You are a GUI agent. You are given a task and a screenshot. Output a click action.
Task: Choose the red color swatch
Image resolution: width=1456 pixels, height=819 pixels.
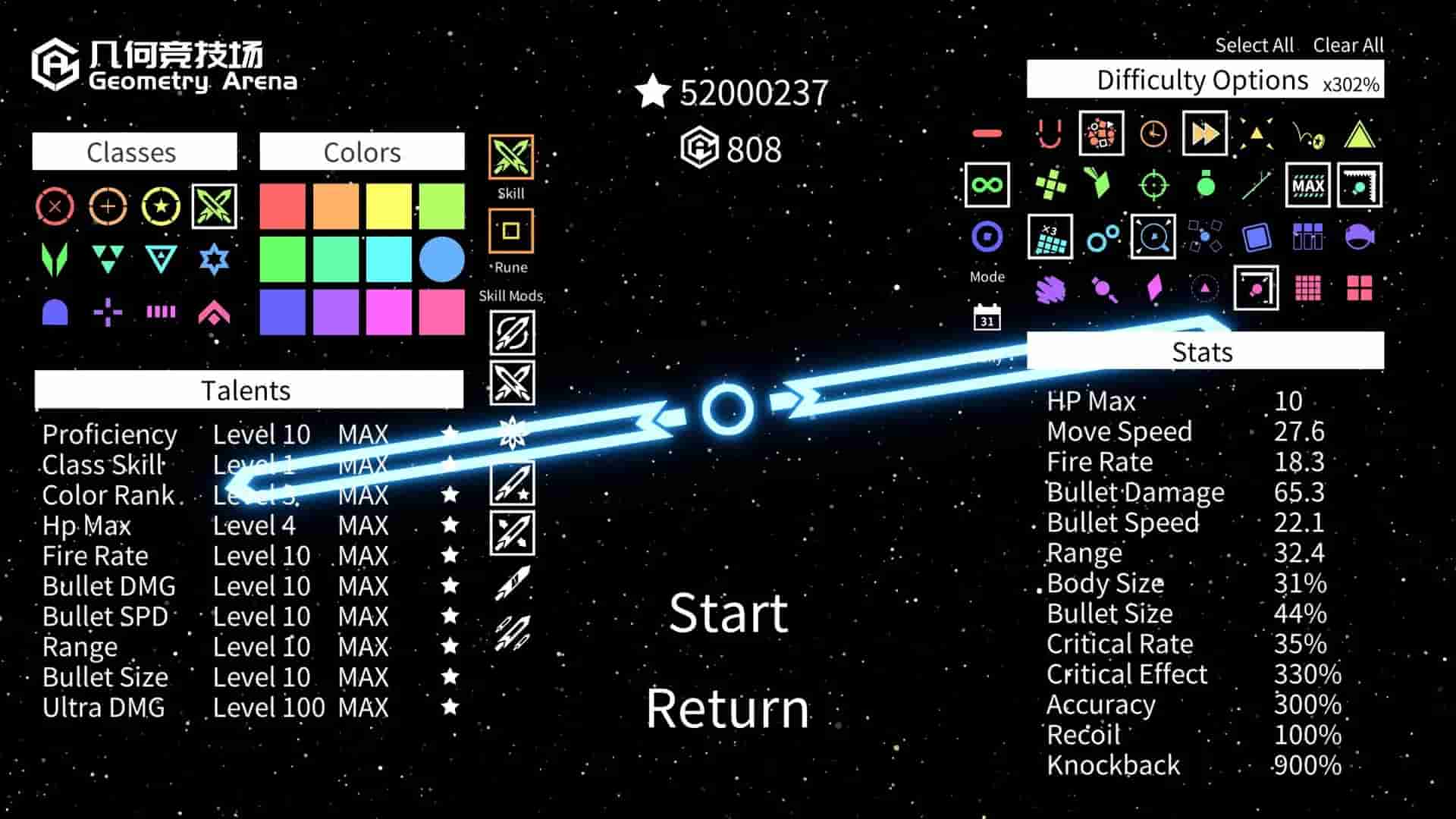tap(283, 206)
